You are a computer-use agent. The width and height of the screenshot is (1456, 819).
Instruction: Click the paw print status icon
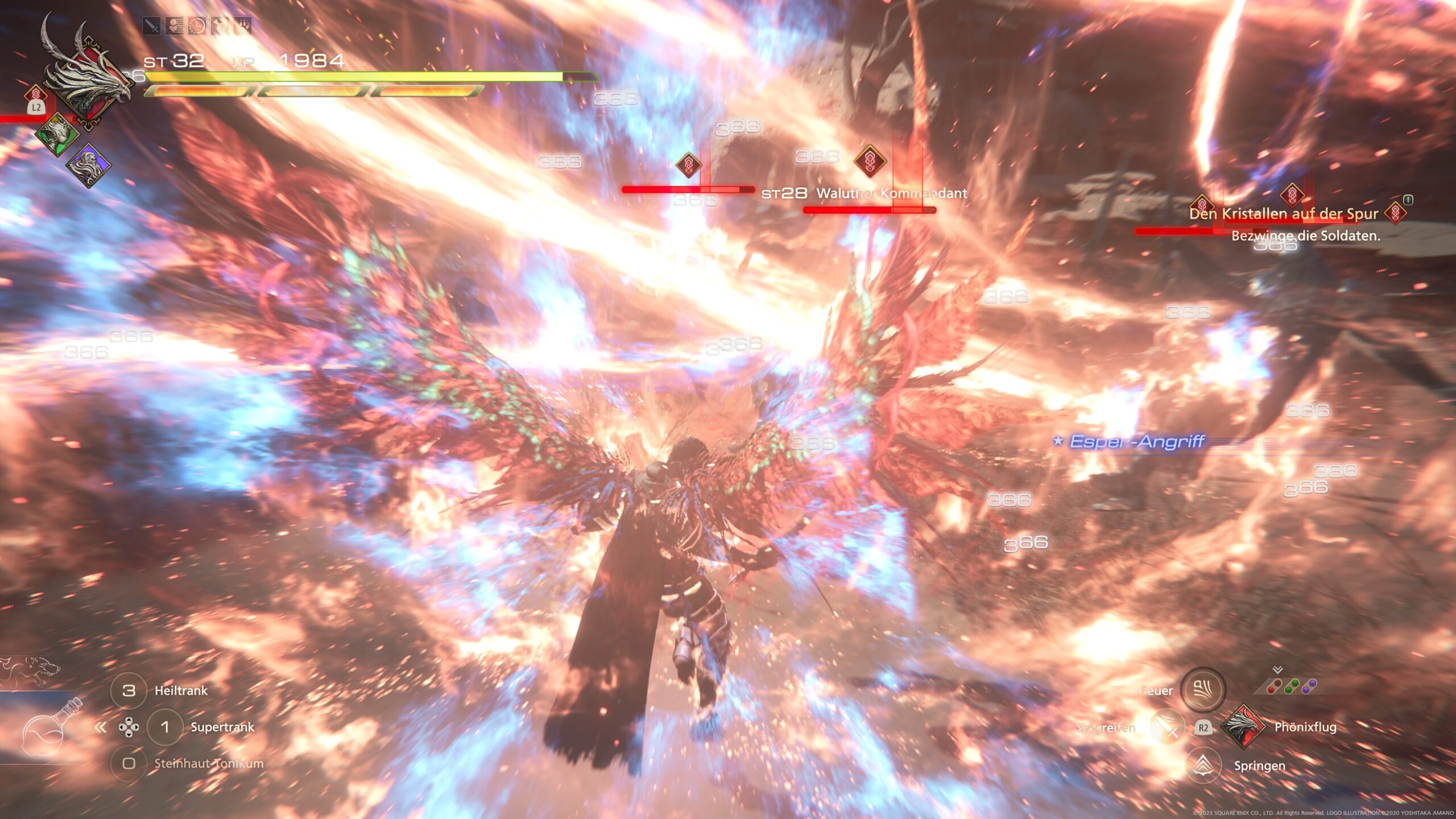(x=243, y=26)
